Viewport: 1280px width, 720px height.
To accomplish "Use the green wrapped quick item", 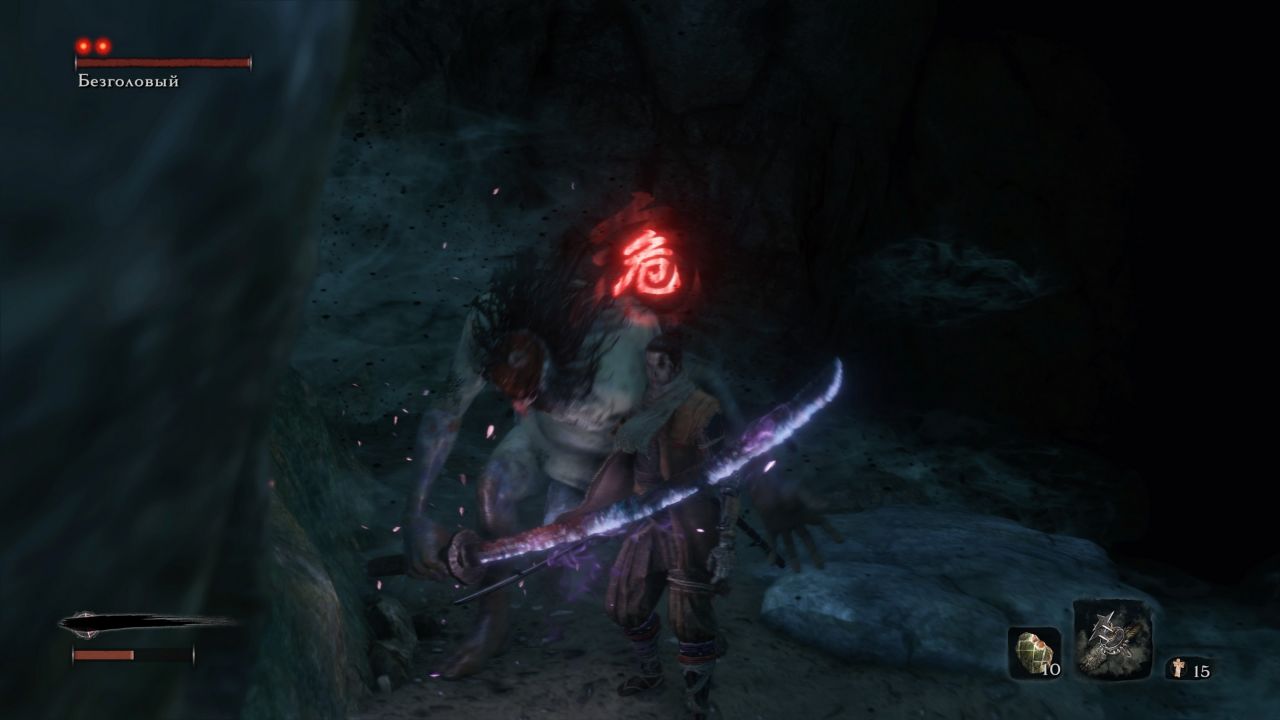I will point(1033,652).
